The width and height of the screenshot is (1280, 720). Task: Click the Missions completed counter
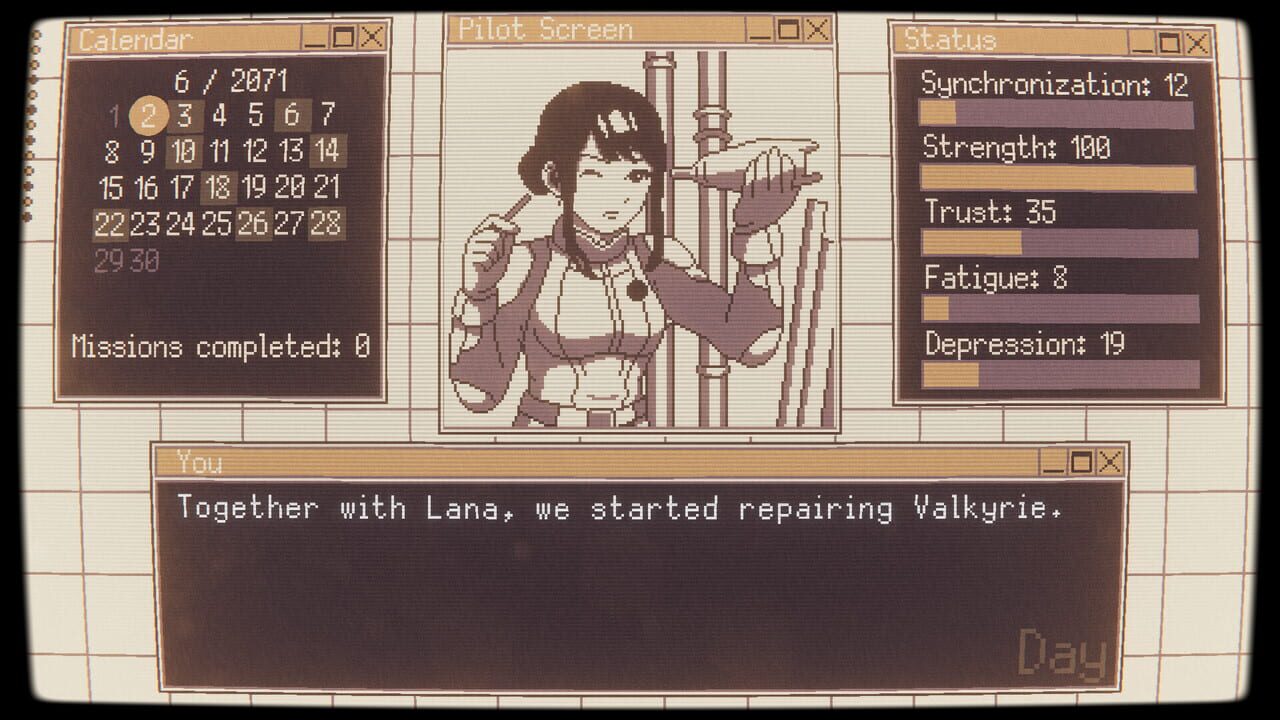[220, 347]
